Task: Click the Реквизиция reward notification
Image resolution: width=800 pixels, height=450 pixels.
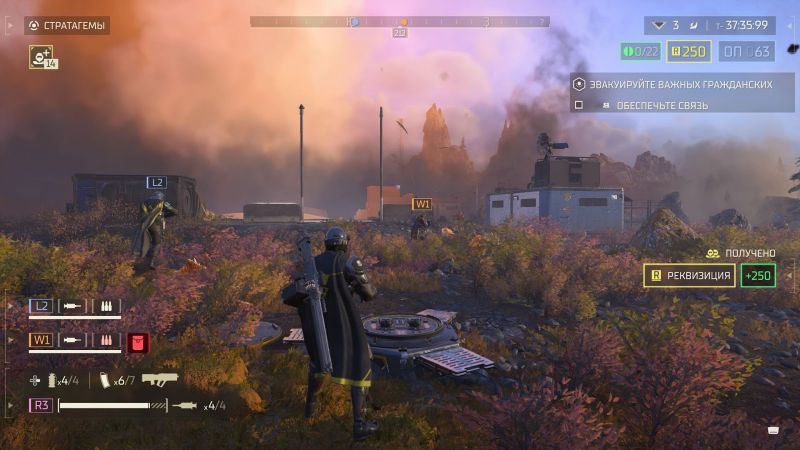Action: click(689, 275)
